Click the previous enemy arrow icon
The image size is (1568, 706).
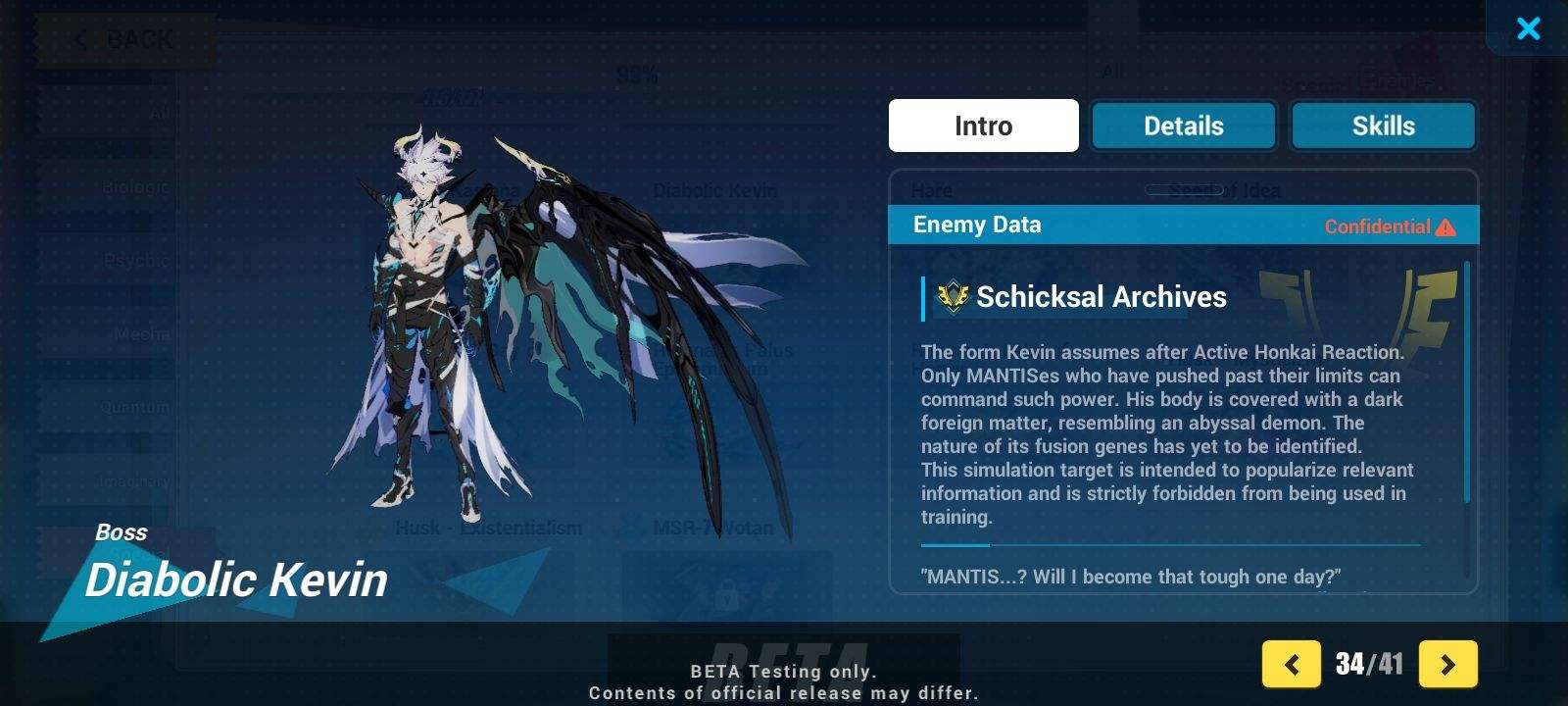pos(1292,664)
